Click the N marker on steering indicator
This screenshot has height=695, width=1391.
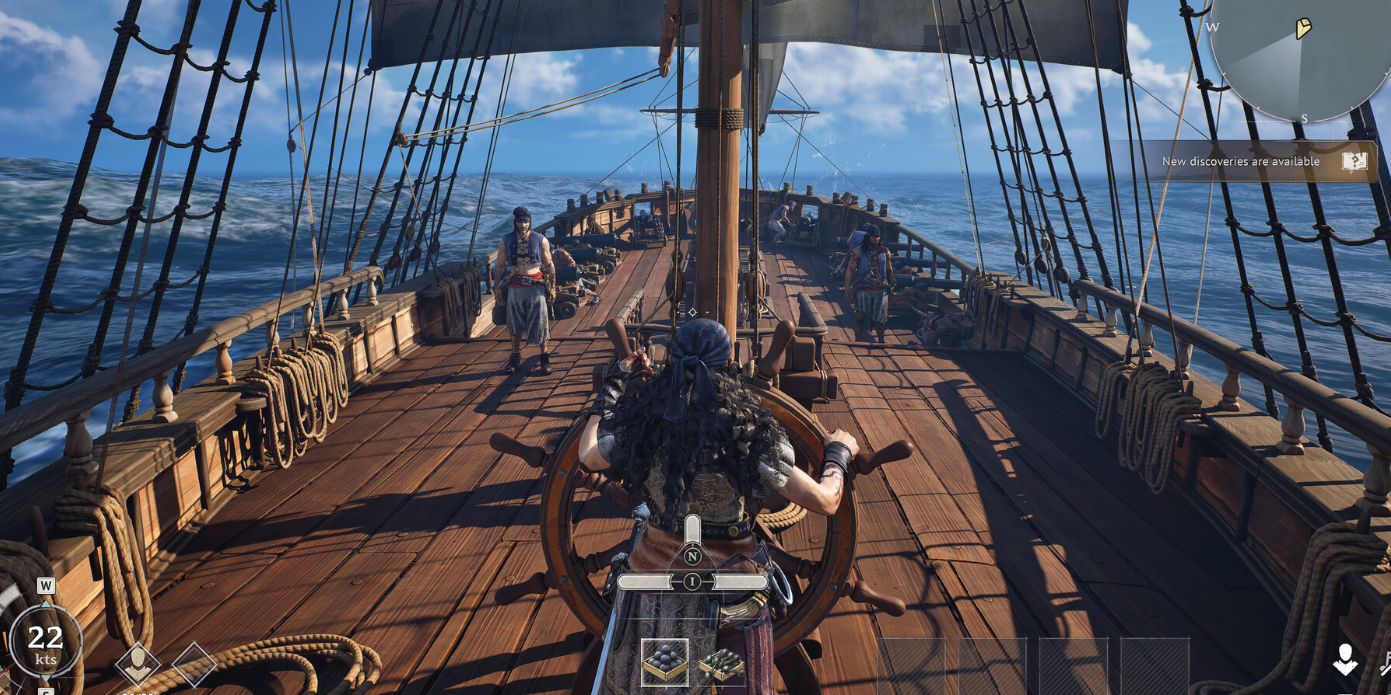point(692,556)
